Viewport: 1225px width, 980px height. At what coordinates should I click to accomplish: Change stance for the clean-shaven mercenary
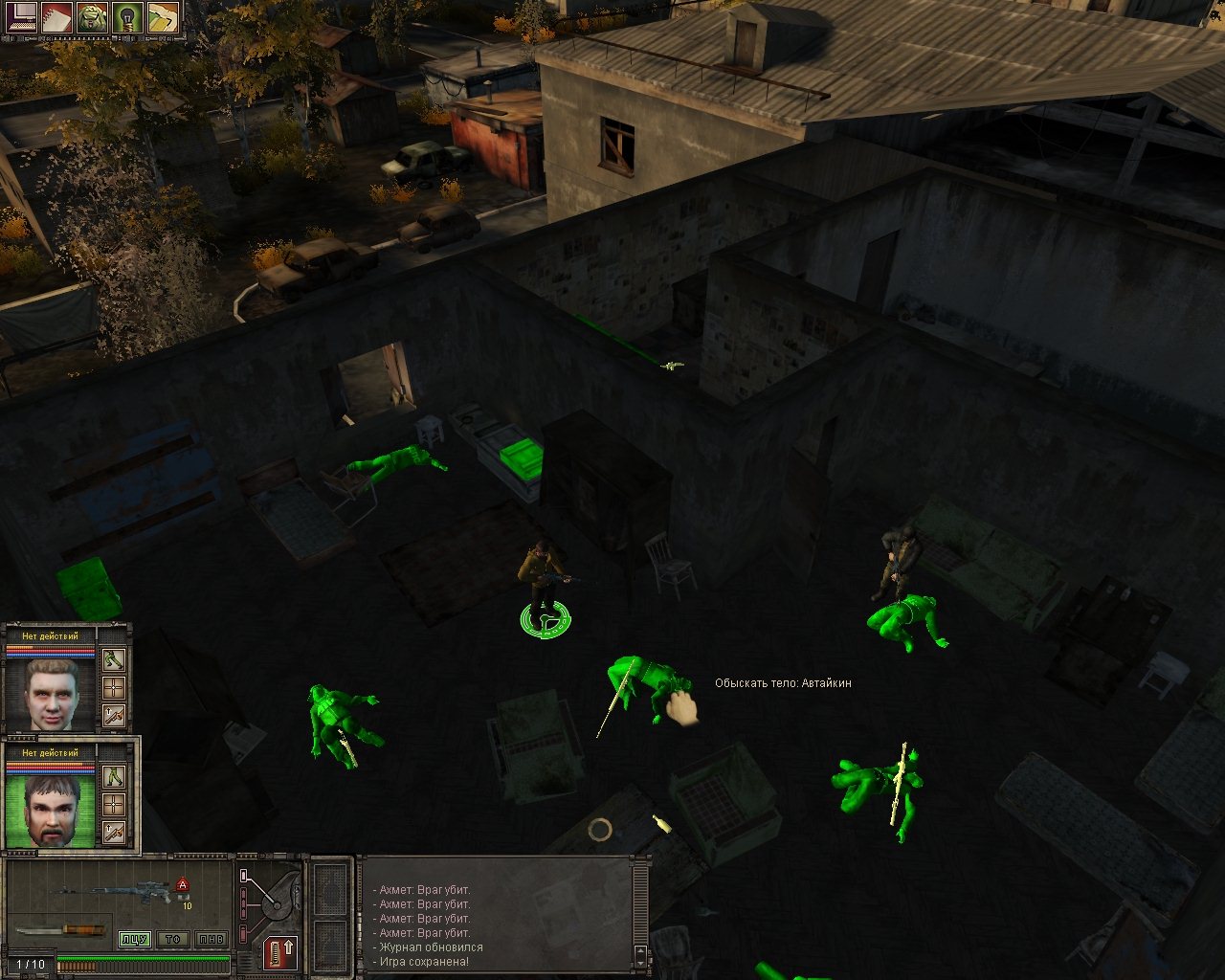(x=114, y=660)
